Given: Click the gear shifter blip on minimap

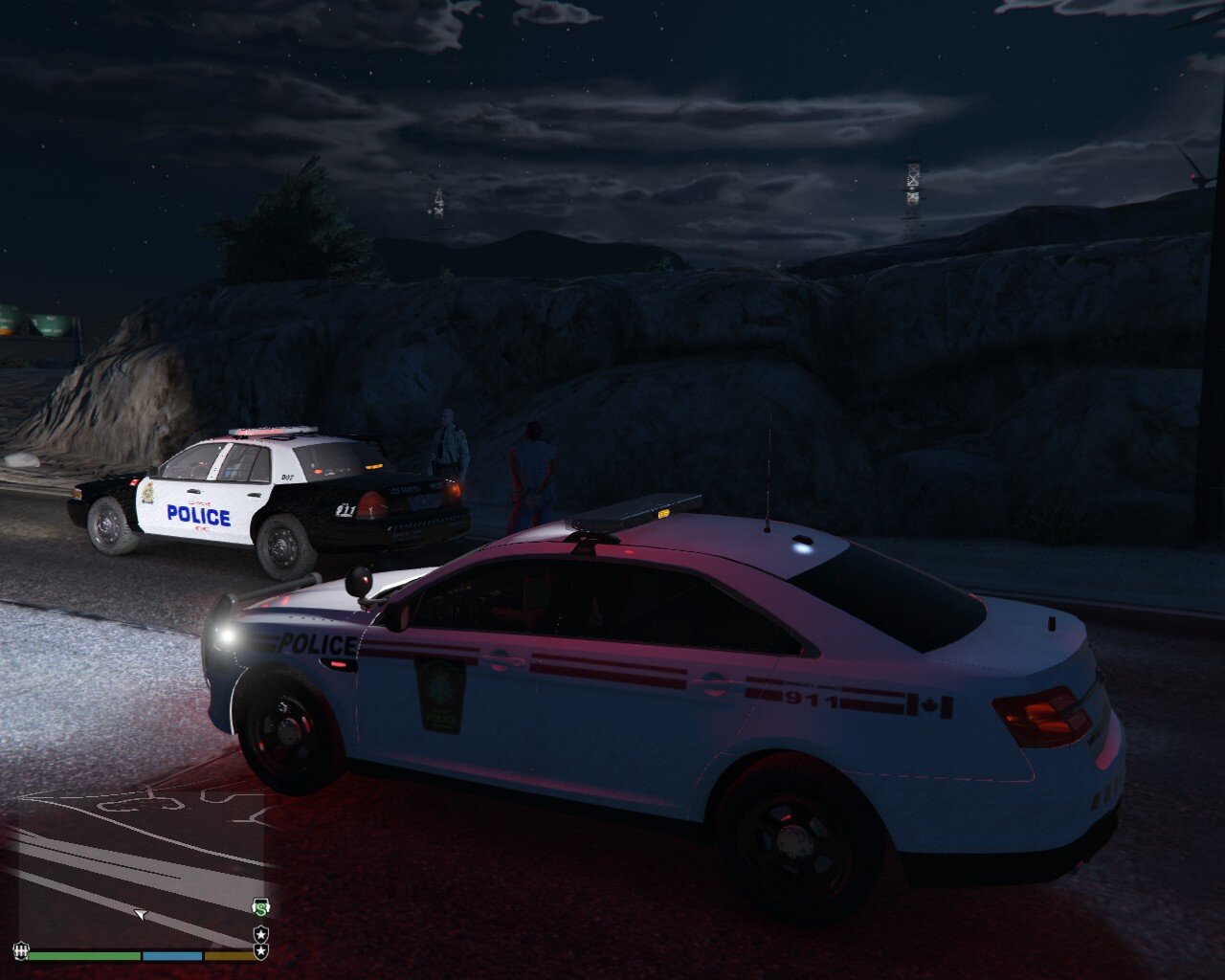Looking at the screenshot, I should (19, 951).
